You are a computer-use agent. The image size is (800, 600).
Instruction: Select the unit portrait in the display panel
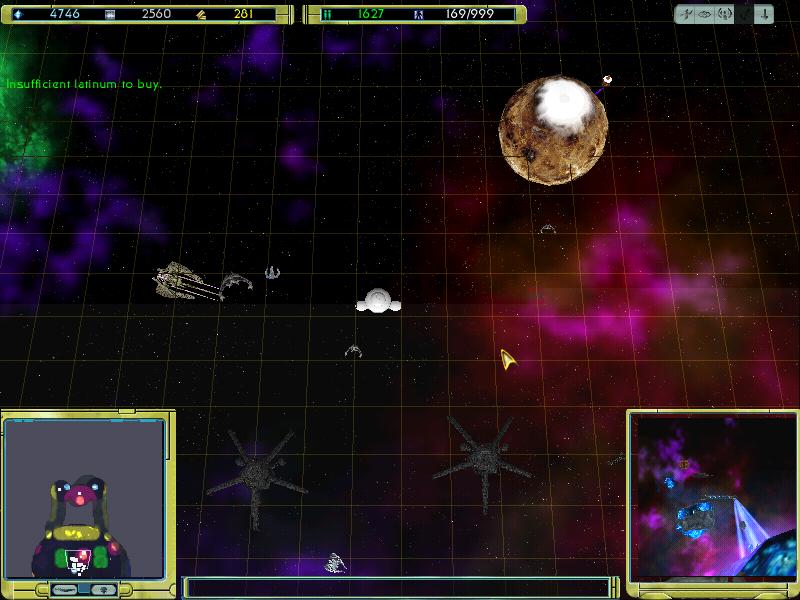84,499
